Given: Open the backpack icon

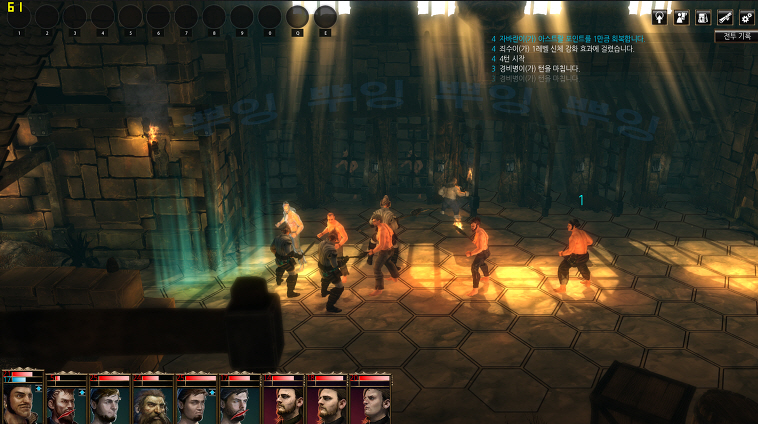Looking at the screenshot, I should [x=703, y=17].
